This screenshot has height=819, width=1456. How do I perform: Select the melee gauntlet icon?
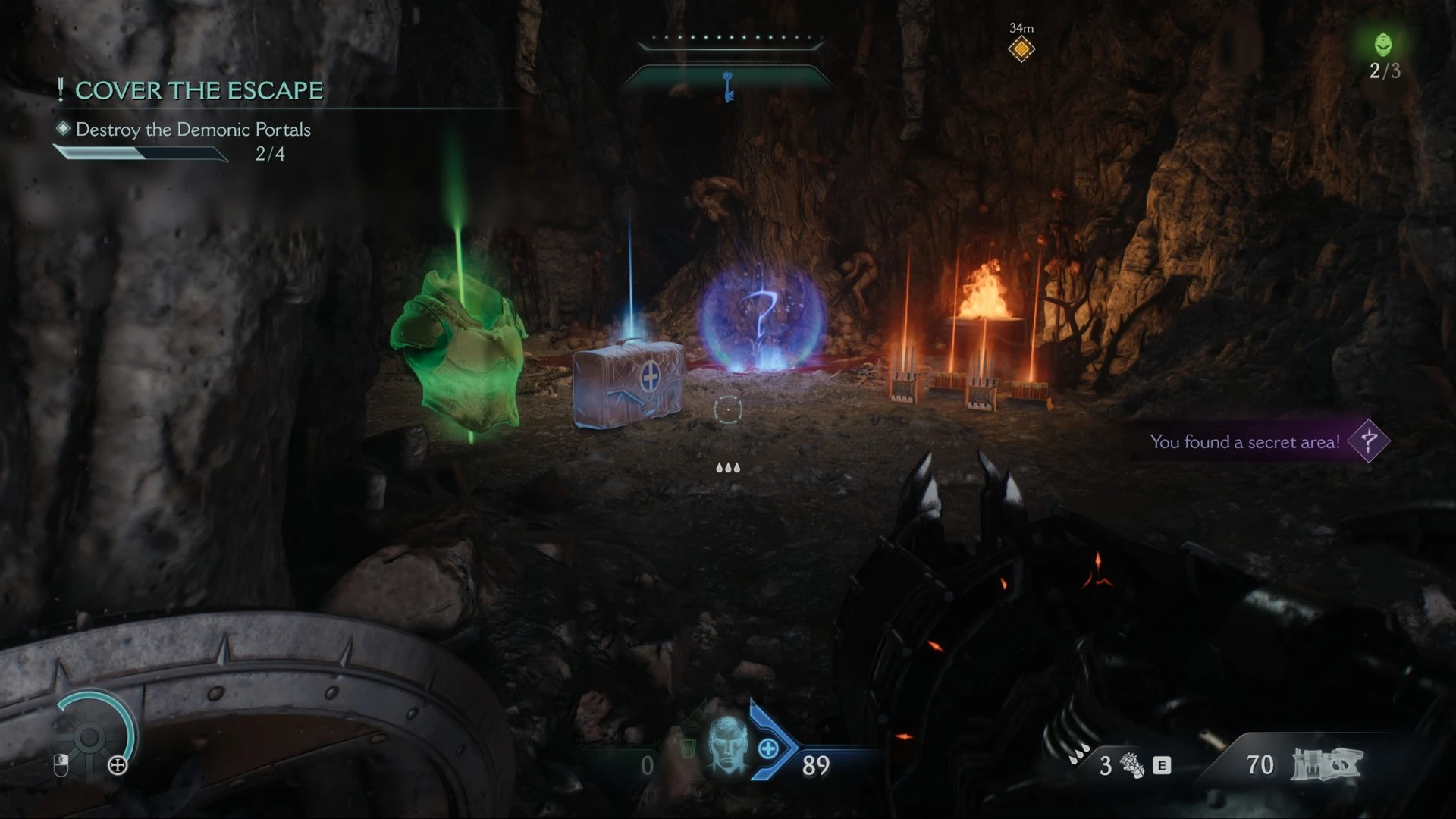(1131, 765)
